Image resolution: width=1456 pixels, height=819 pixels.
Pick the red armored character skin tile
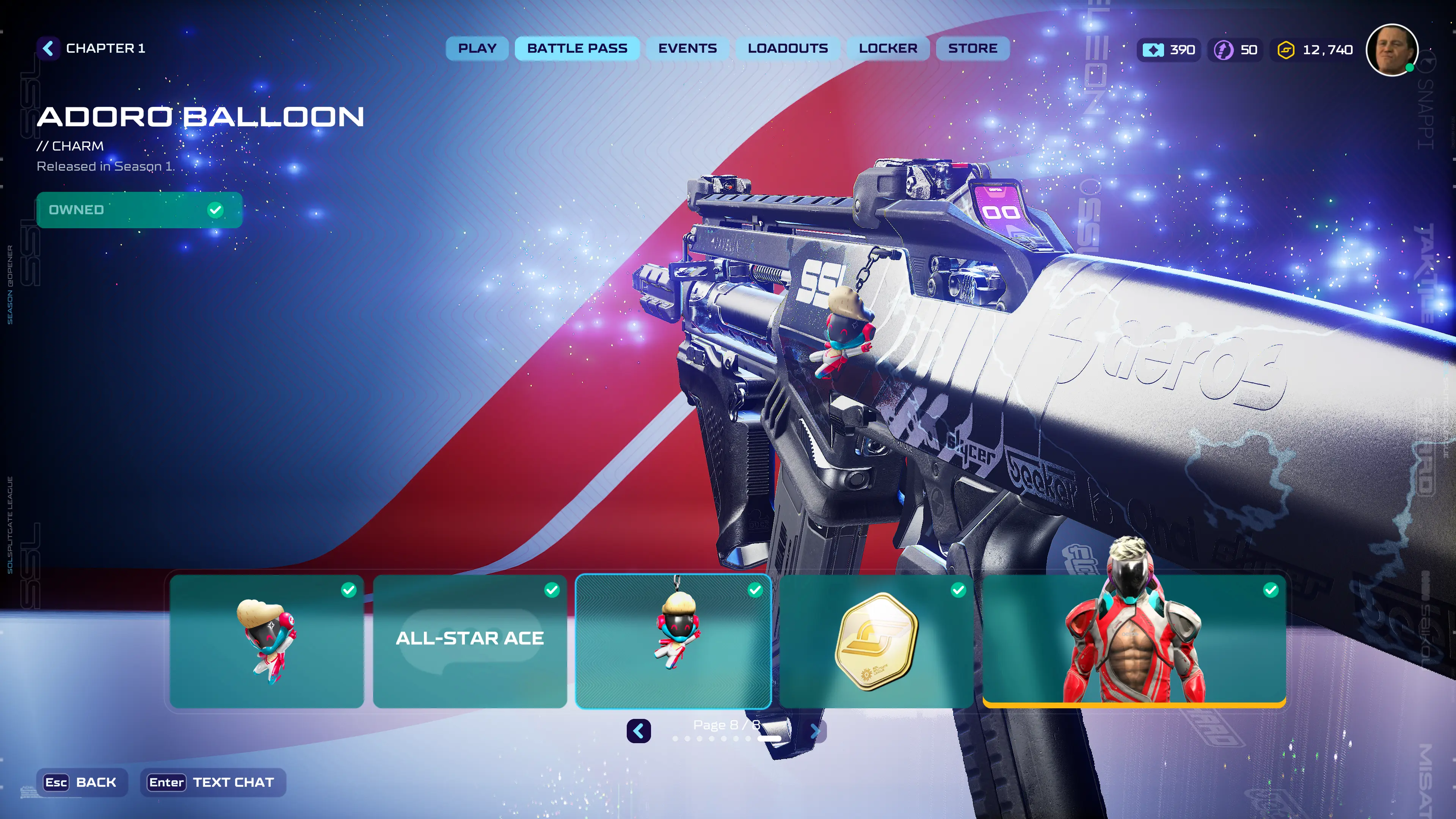1134,640
